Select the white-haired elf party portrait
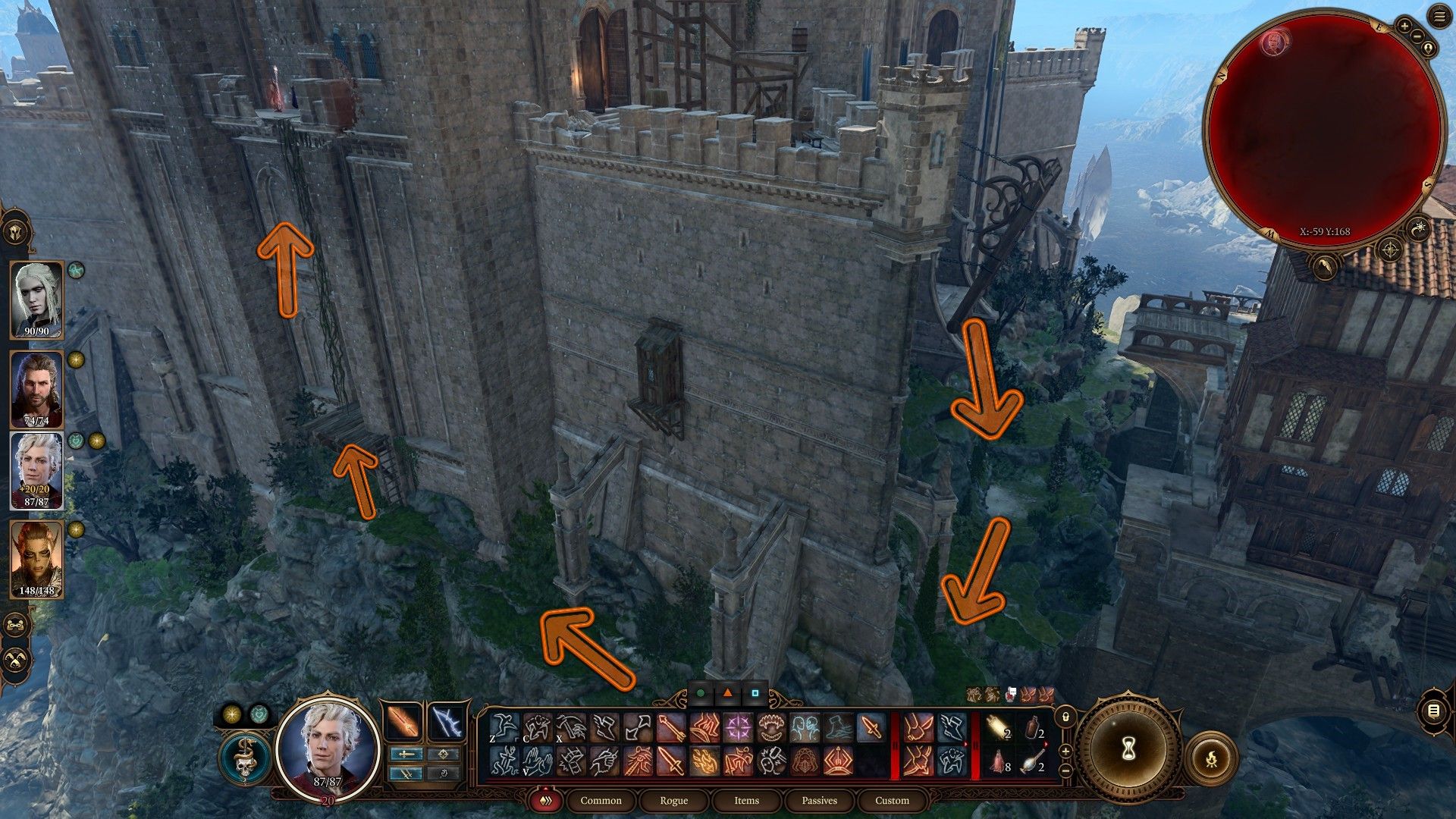Image resolution: width=1456 pixels, height=819 pixels. (x=36, y=300)
